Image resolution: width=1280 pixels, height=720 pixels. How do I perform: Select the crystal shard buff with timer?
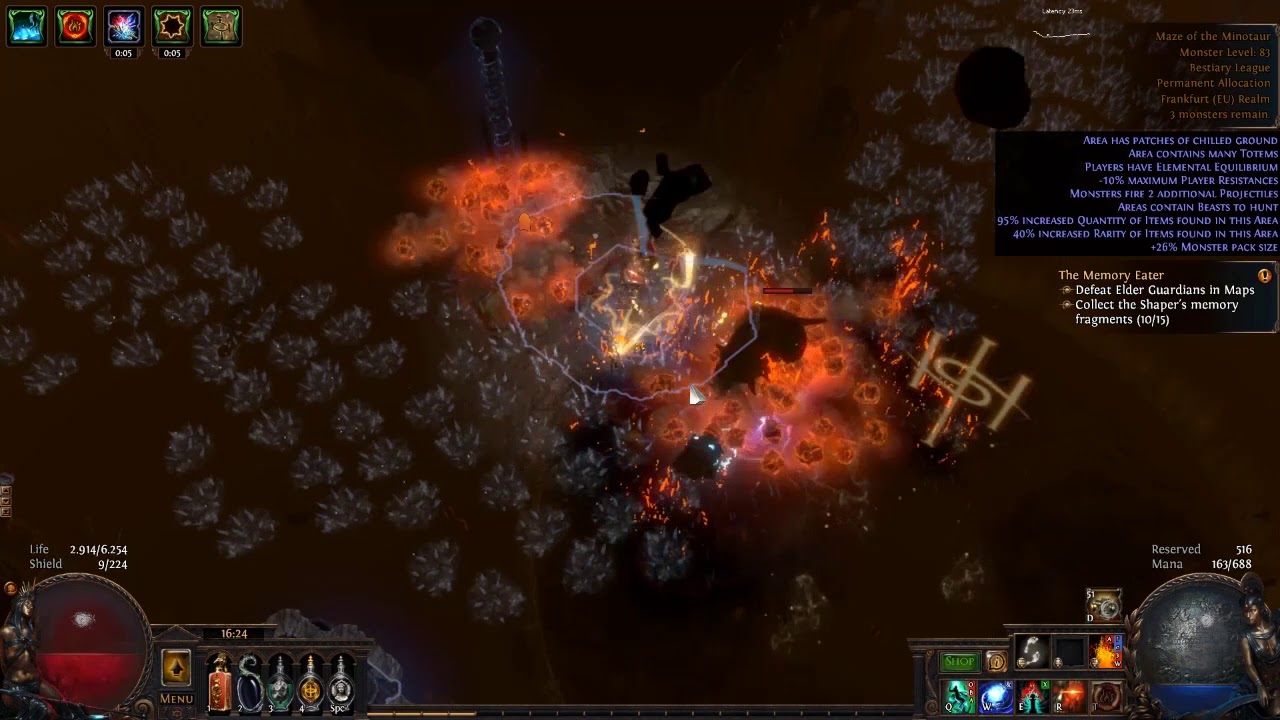tap(123, 26)
